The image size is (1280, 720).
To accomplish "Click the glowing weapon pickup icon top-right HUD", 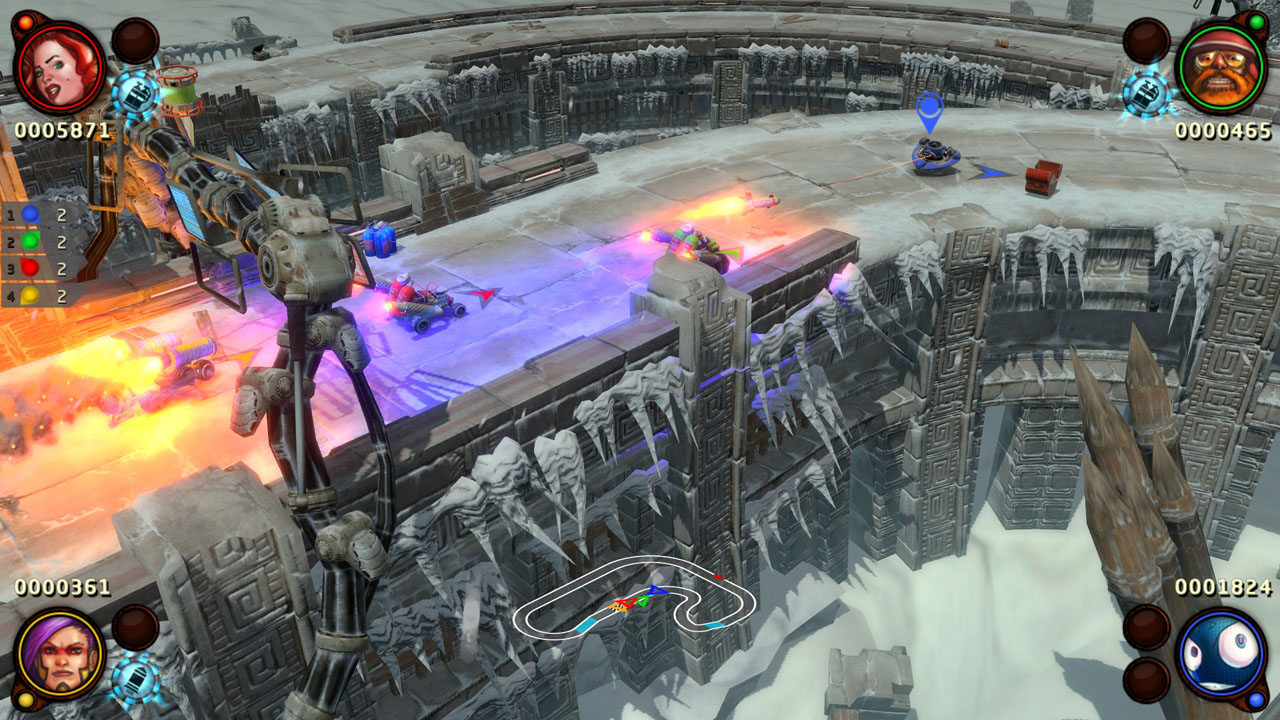I will (x=1146, y=93).
